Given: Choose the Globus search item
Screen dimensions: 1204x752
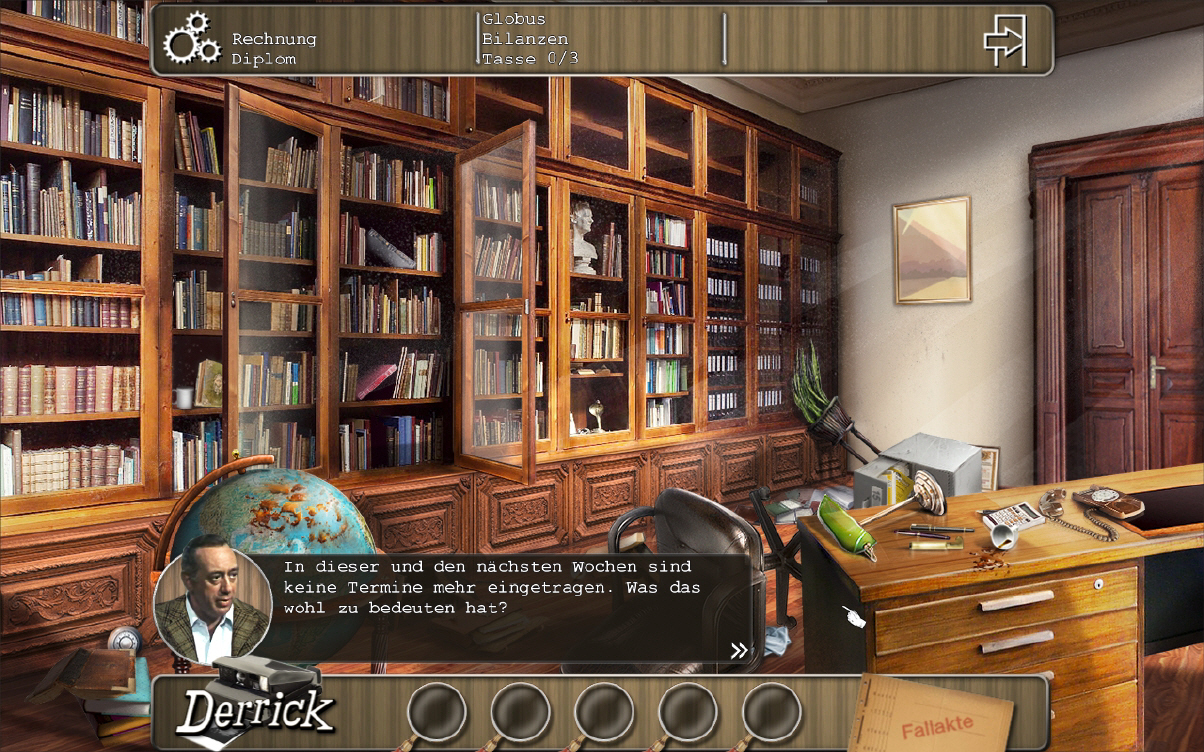Looking at the screenshot, I should pos(514,19).
